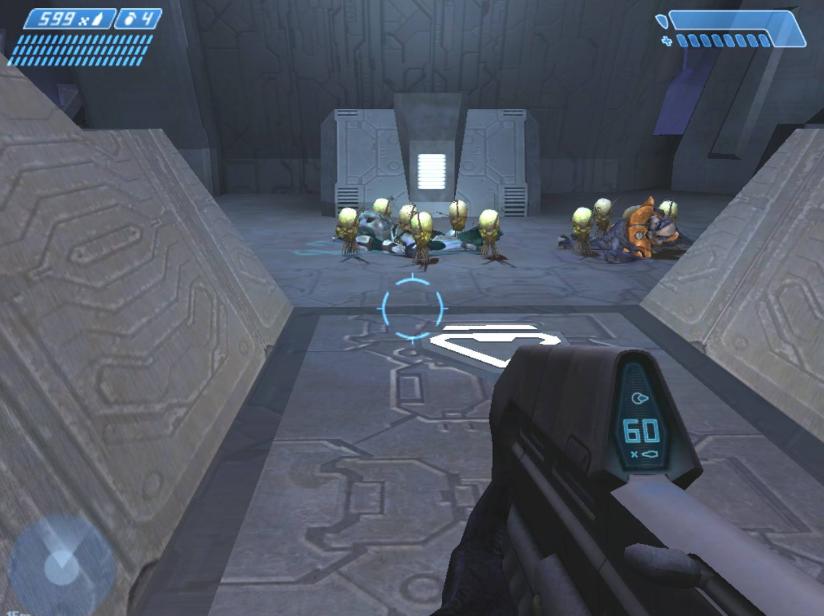
Task: Click the motion tracker radar
Action: coord(60,565)
